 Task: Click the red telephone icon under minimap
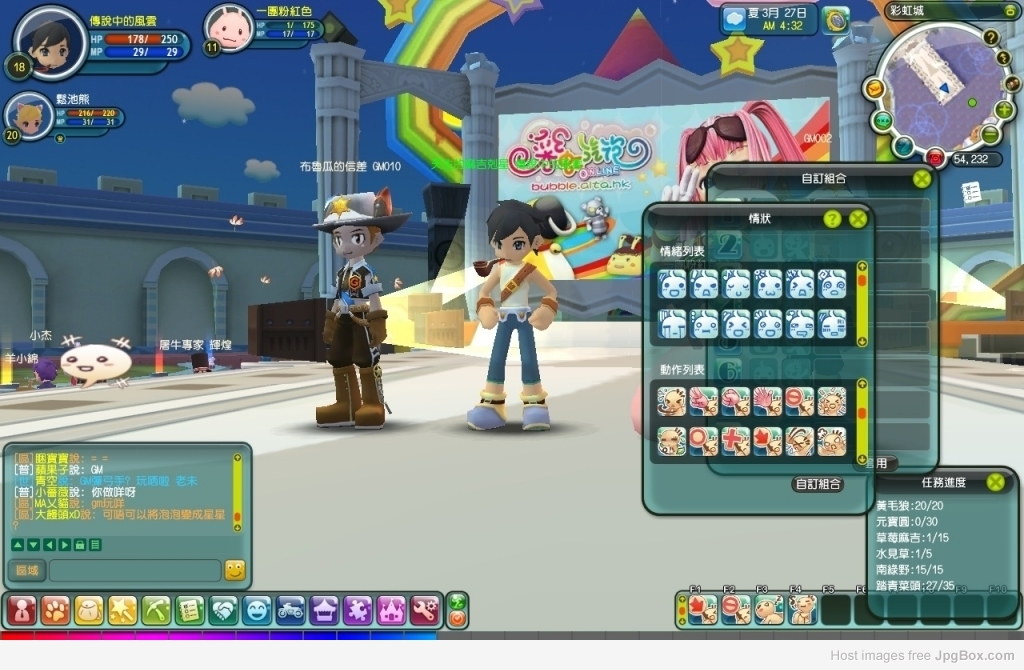935,157
